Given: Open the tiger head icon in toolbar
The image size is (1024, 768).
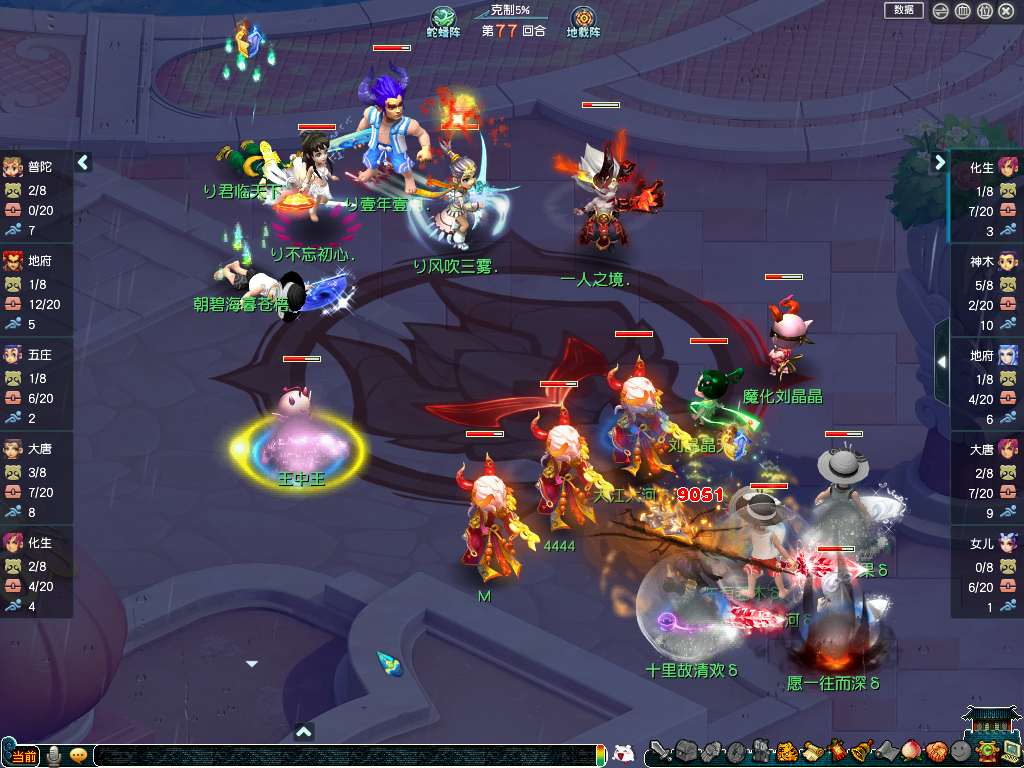Looking at the screenshot, I should point(785,751).
